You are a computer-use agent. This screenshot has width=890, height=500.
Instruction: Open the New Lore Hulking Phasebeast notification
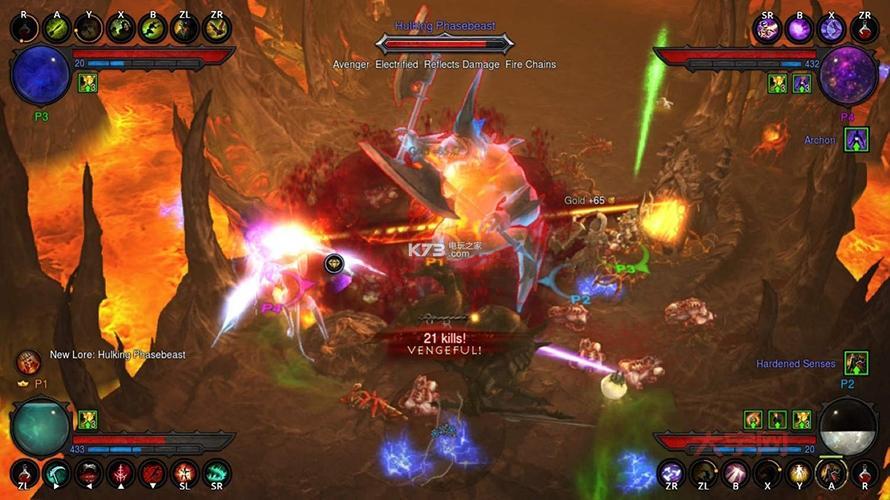(x=117, y=355)
